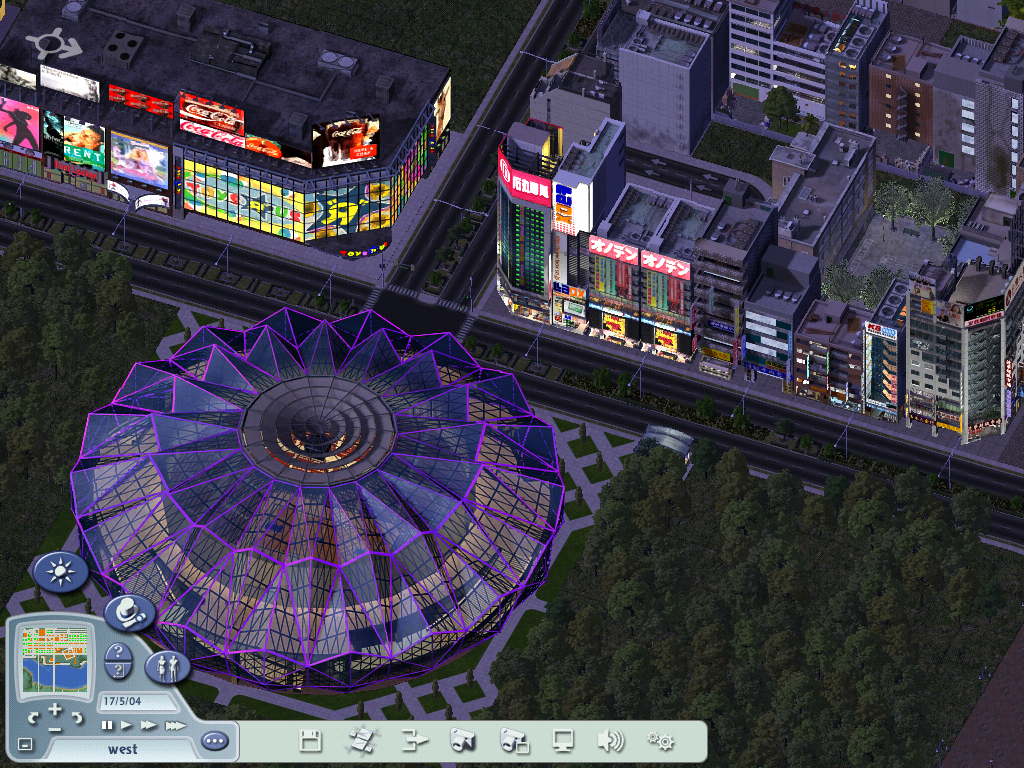Activate the route query tool

point(118,671)
